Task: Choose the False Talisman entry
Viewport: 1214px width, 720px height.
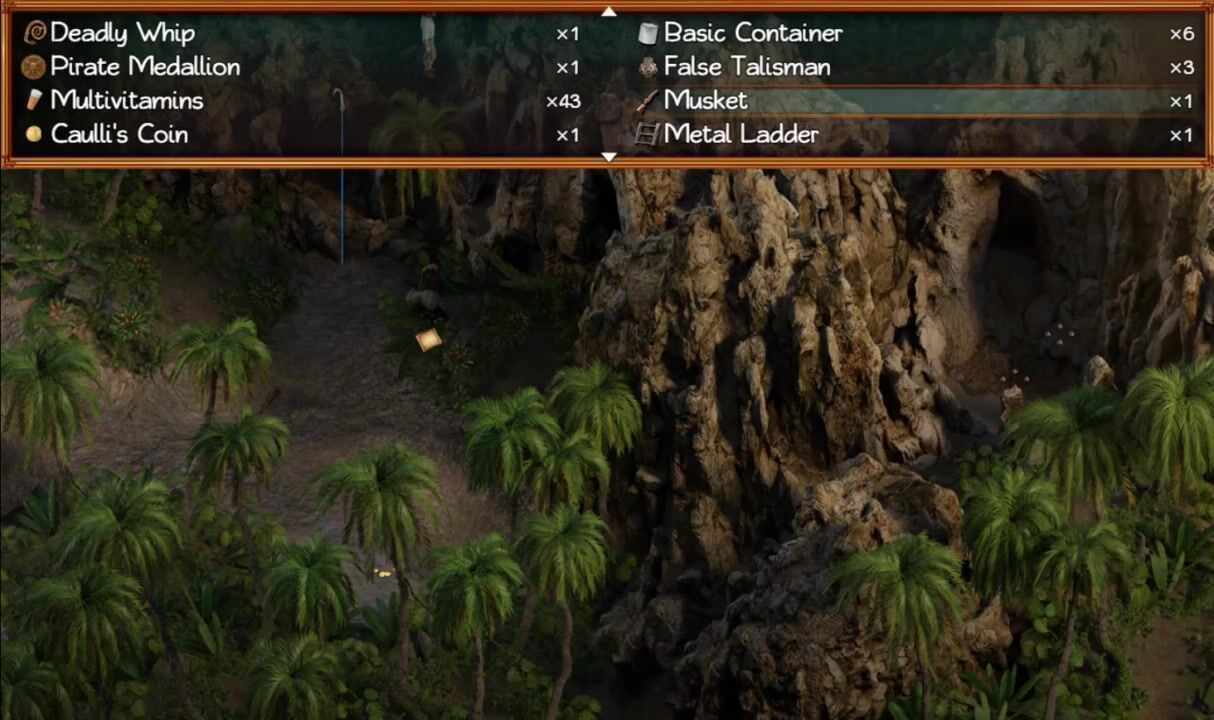Action: [x=746, y=67]
